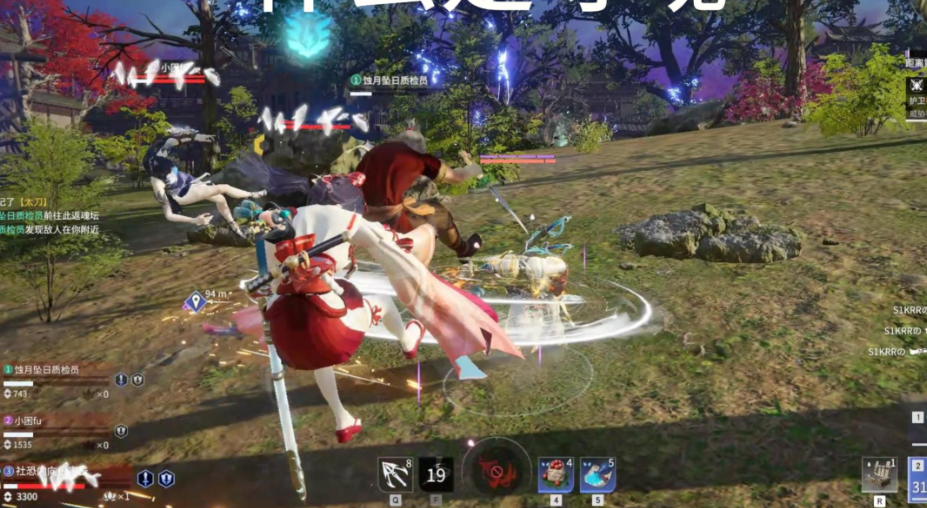This screenshot has width=927, height=508.
Task: Activate the skill showing 19 cooldown
Action: pyautogui.click(x=436, y=475)
